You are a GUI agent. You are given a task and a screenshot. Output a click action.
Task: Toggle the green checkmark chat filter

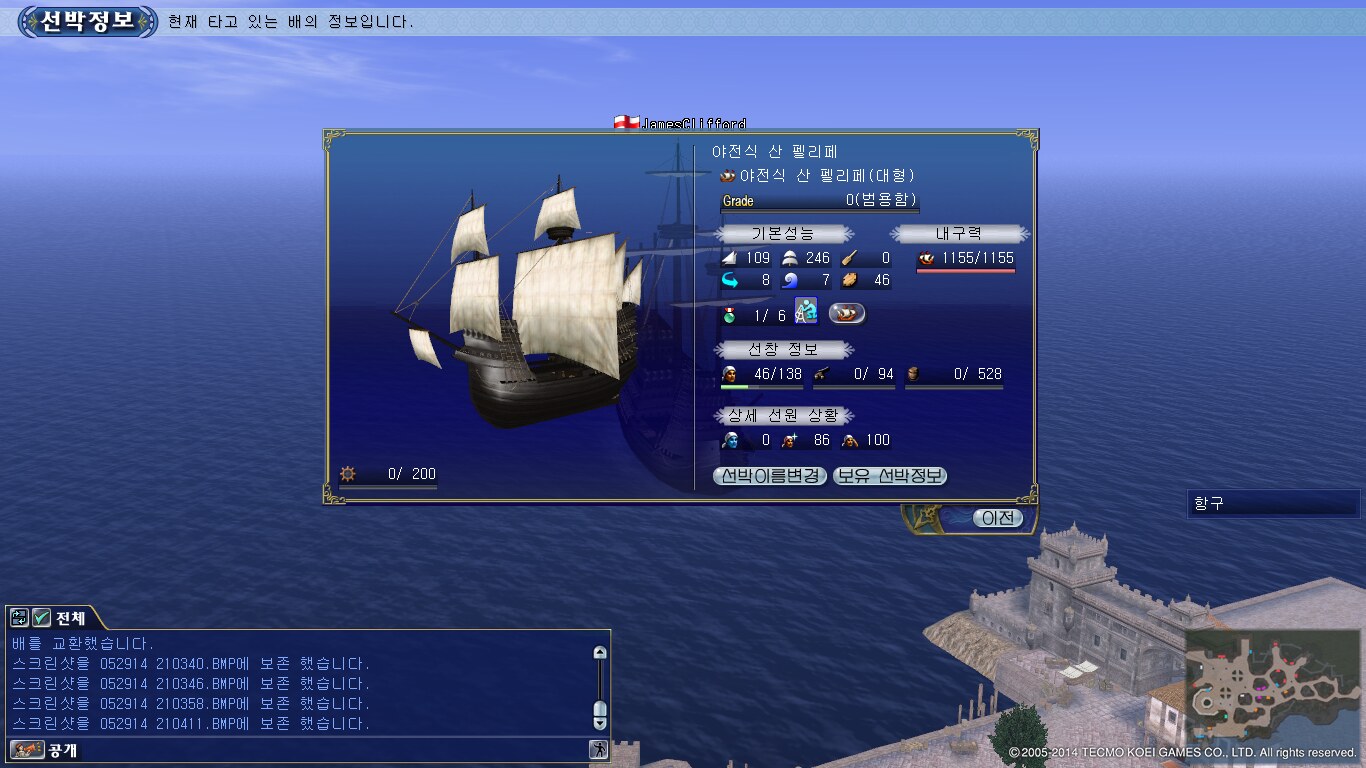coord(41,618)
